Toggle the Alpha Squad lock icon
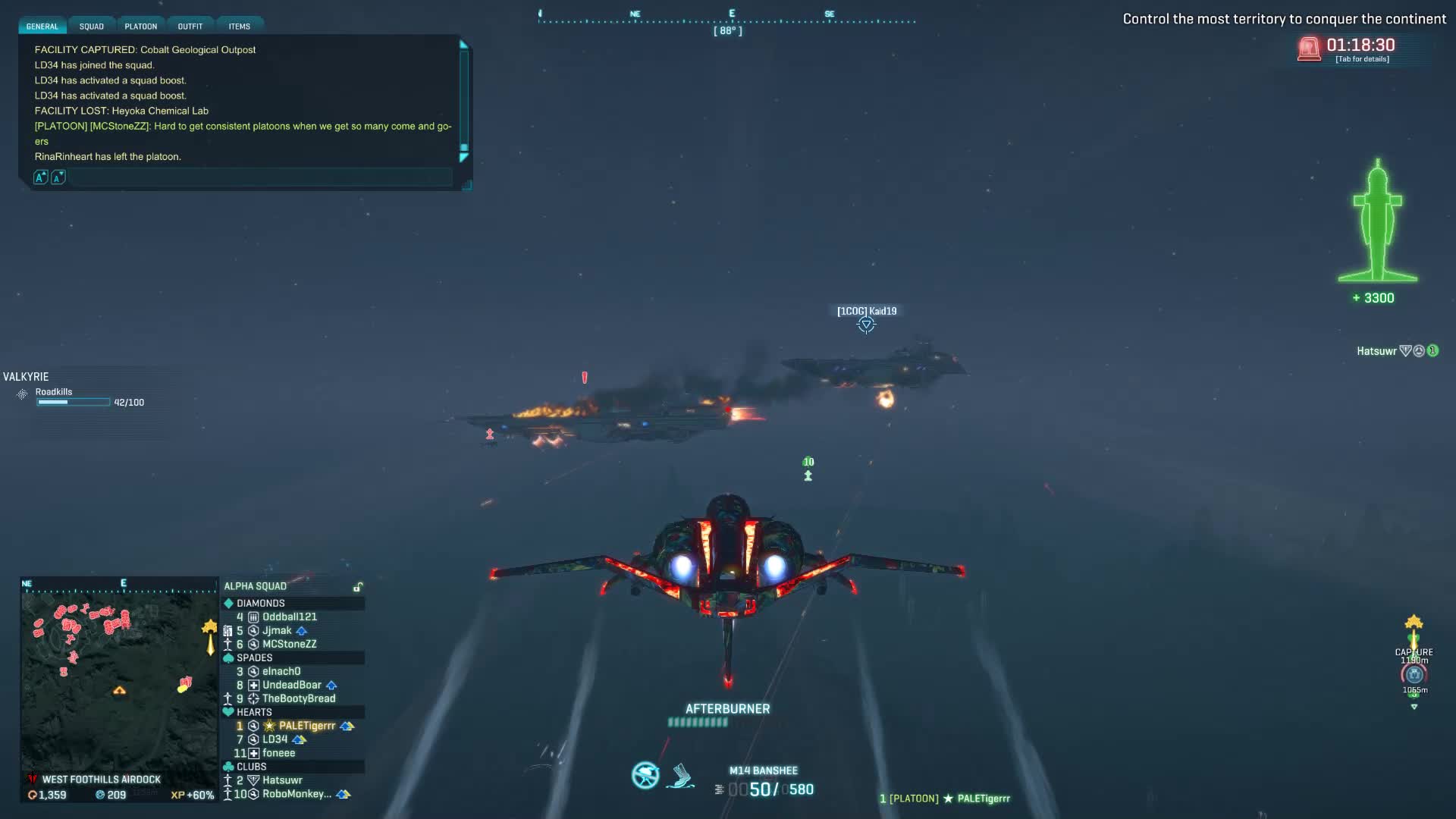1456x819 pixels. pyautogui.click(x=358, y=587)
